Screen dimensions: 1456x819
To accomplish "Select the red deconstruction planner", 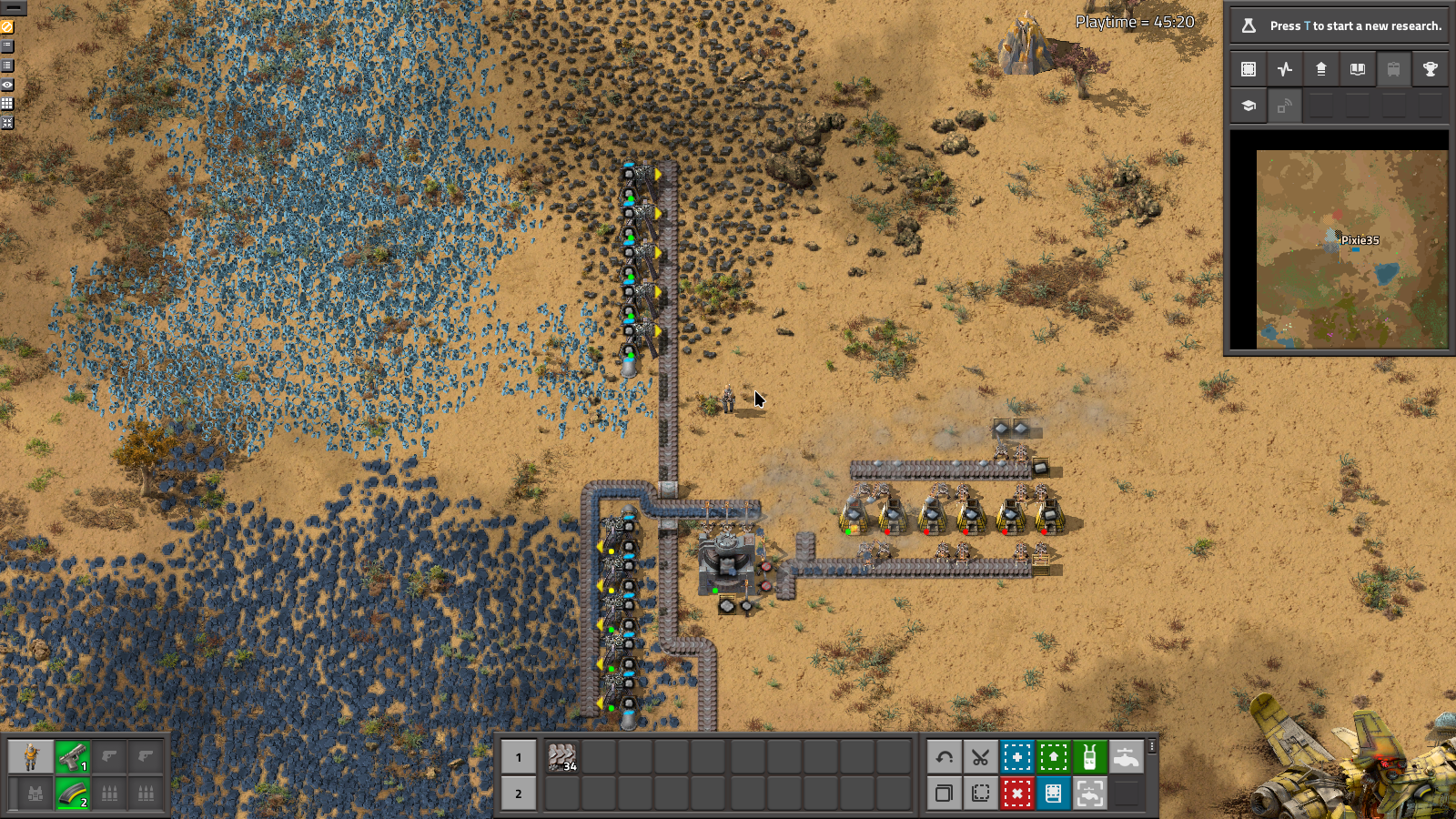I will click(1016, 794).
